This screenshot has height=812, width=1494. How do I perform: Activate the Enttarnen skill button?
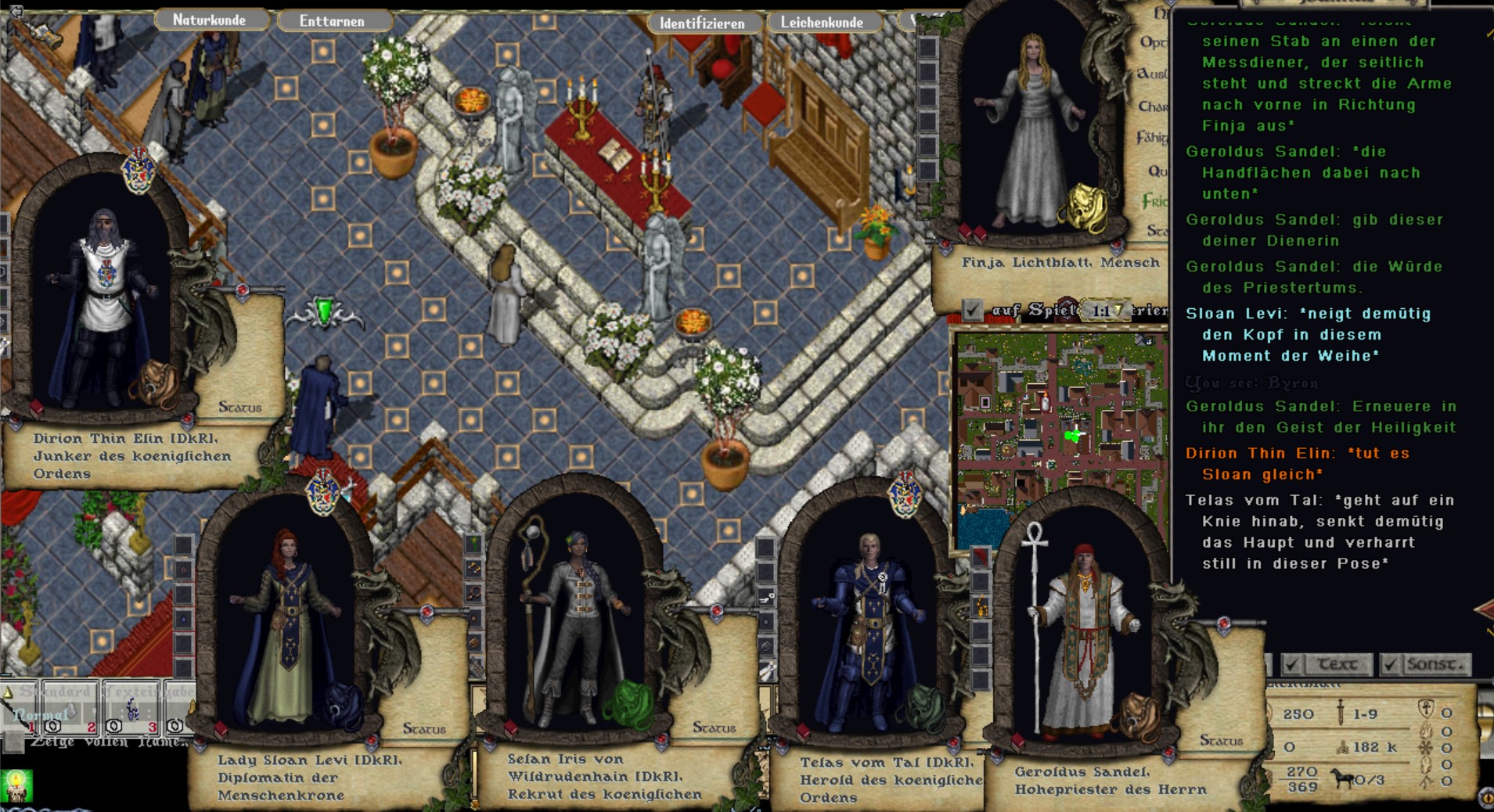pyautogui.click(x=332, y=21)
